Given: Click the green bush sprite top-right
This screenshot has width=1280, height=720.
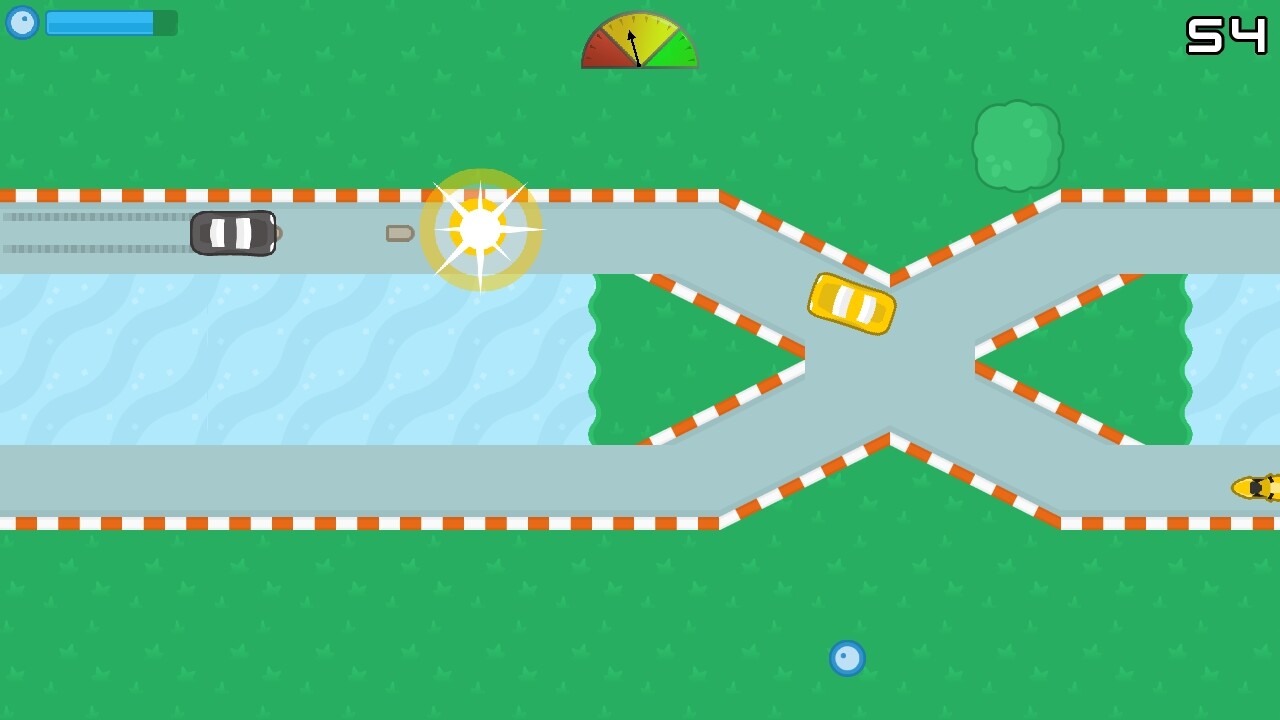Looking at the screenshot, I should tap(1018, 144).
